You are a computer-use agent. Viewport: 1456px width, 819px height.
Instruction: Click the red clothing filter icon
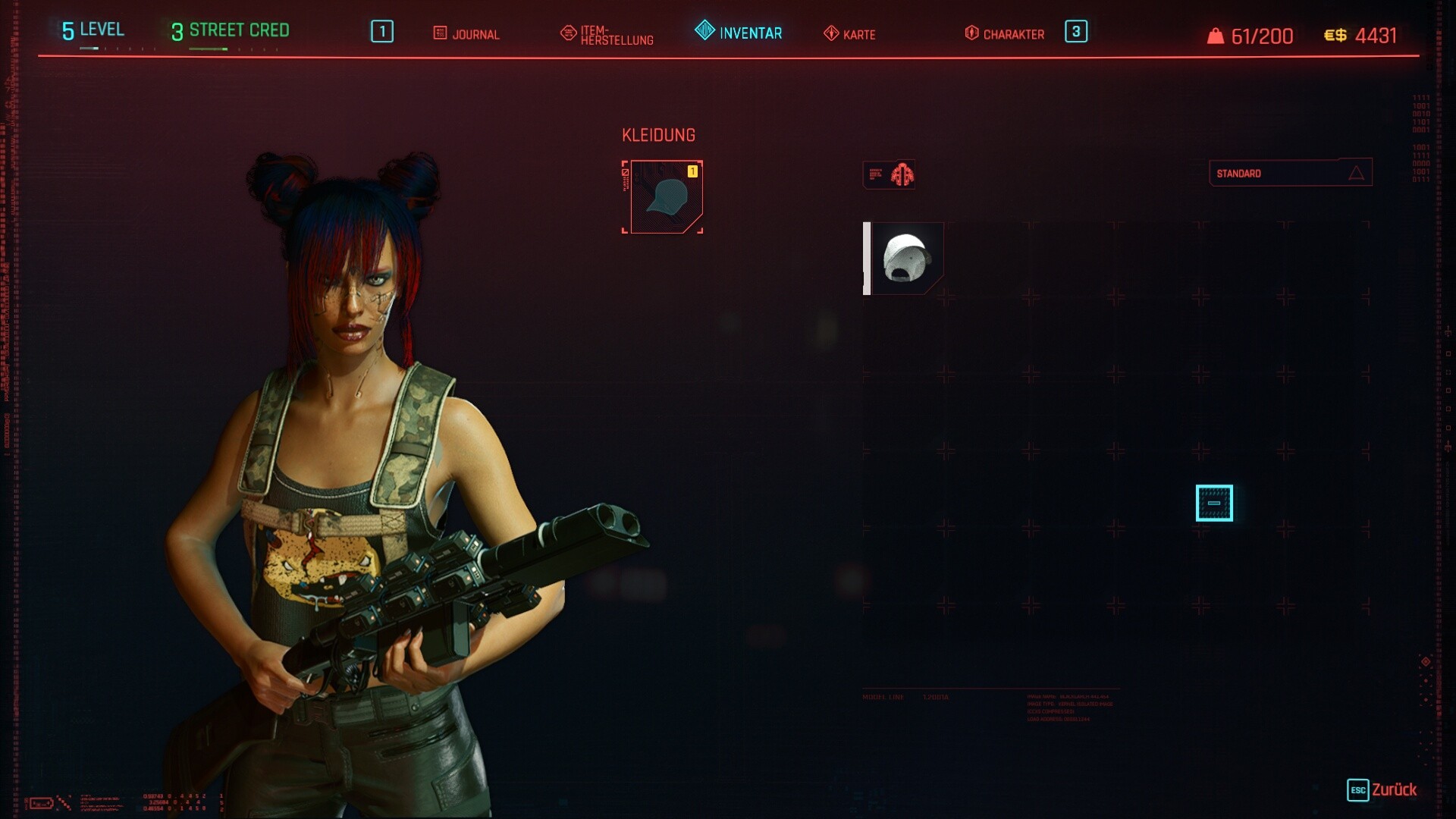pyautogui.click(x=901, y=175)
